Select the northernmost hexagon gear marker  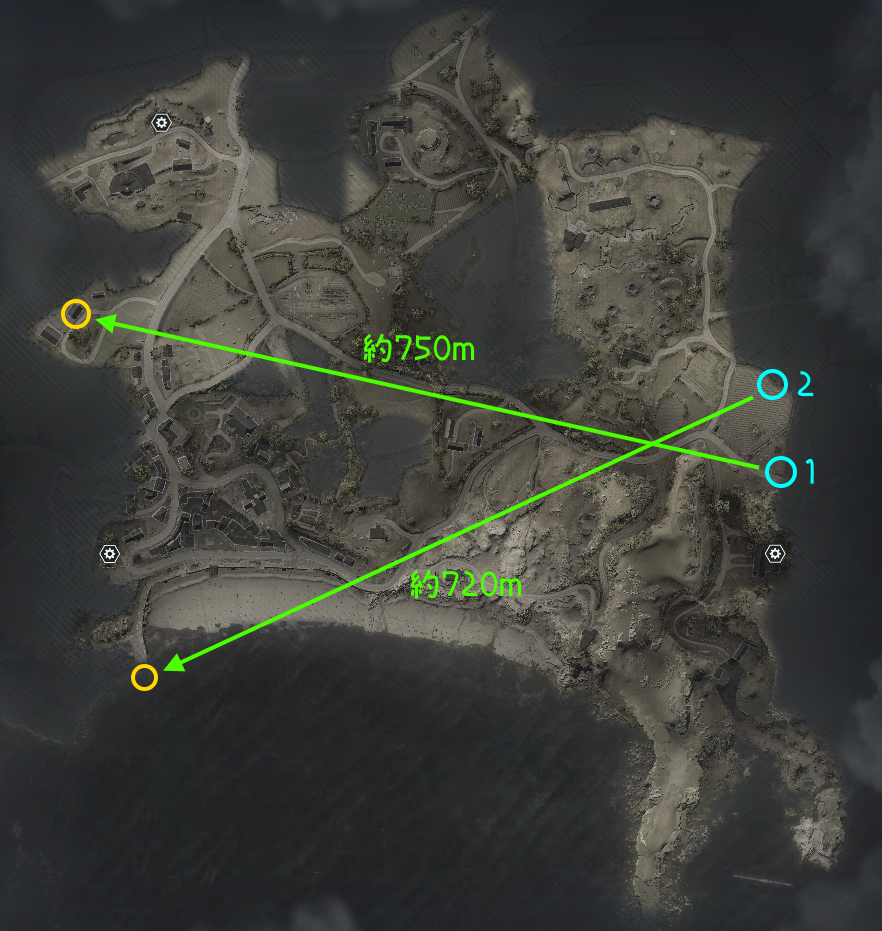click(x=160, y=123)
